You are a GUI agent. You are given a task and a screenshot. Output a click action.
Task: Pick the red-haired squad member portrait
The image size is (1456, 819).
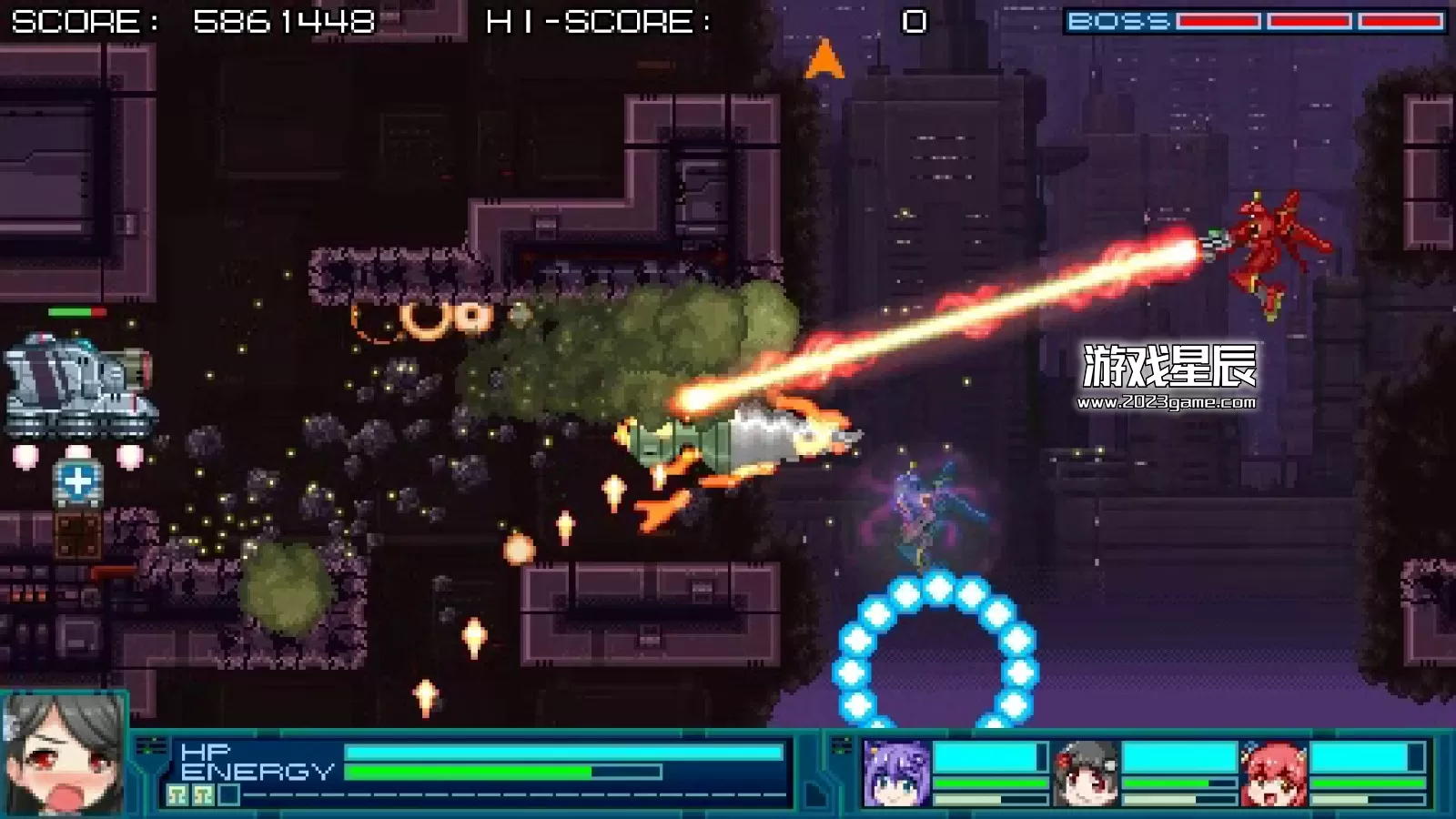click(x=1274, y=773)
